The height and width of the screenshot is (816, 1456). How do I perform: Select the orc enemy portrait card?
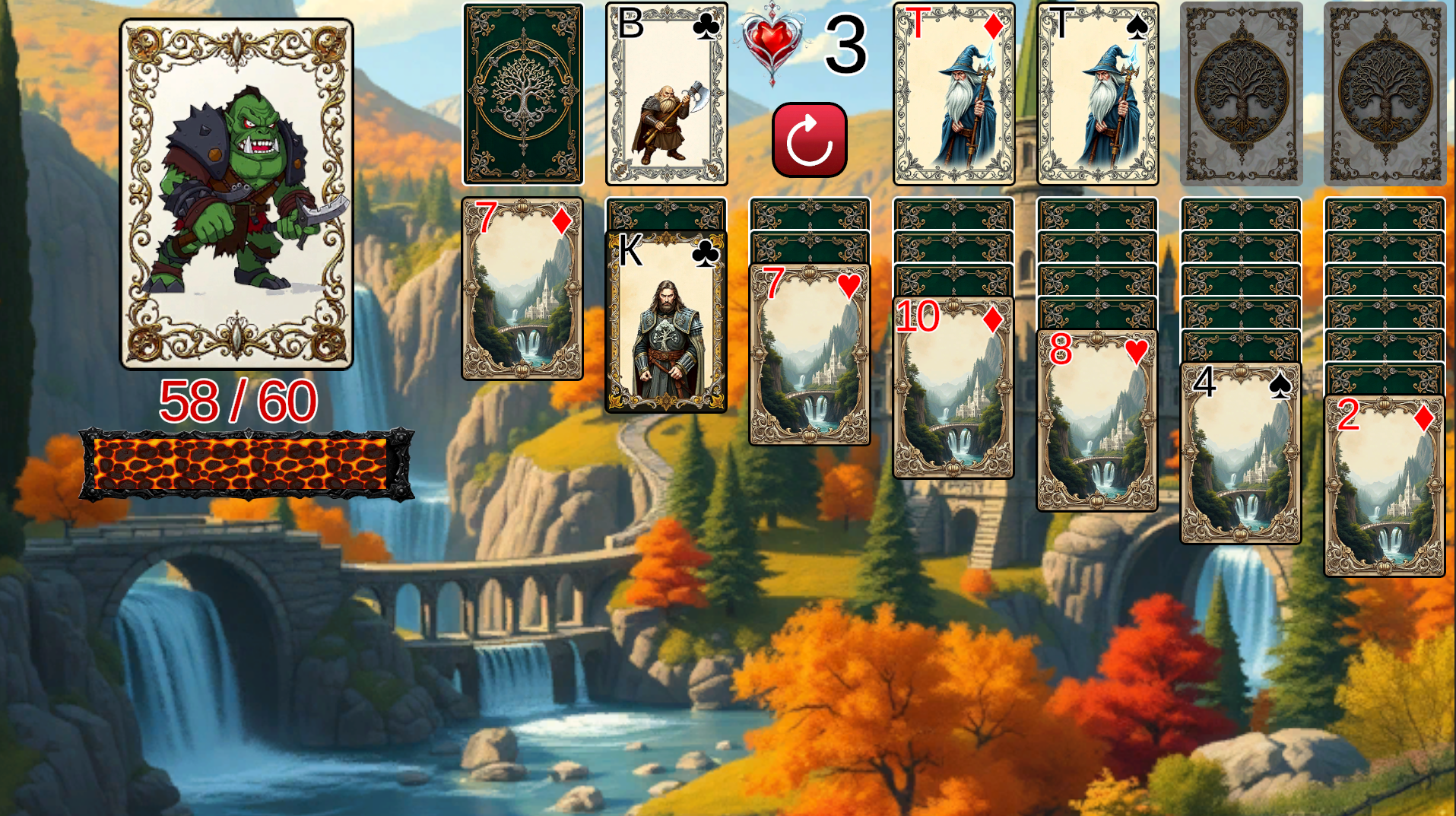(237, 194)
